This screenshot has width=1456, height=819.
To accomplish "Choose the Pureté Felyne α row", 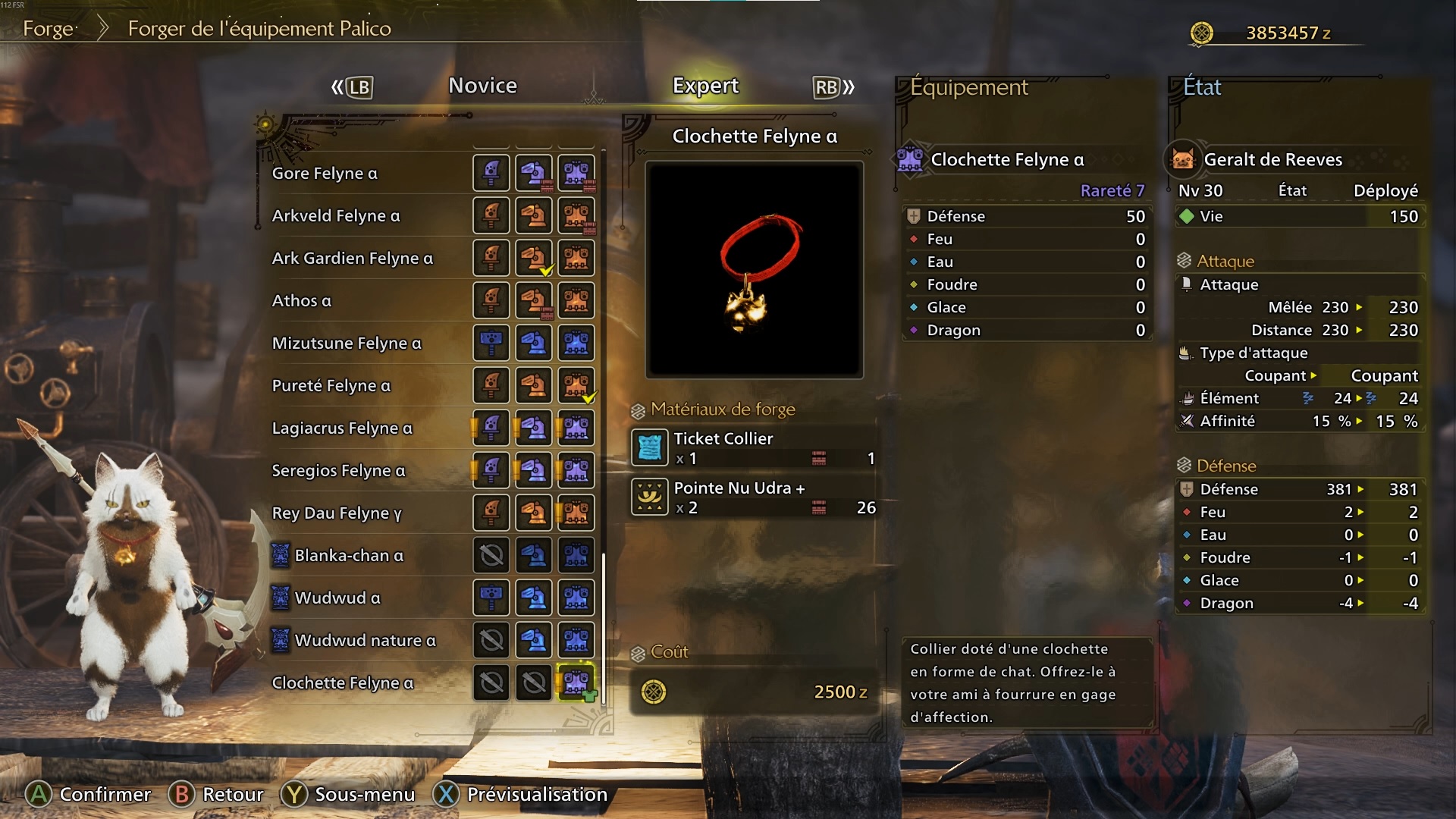I will point(331,386).
